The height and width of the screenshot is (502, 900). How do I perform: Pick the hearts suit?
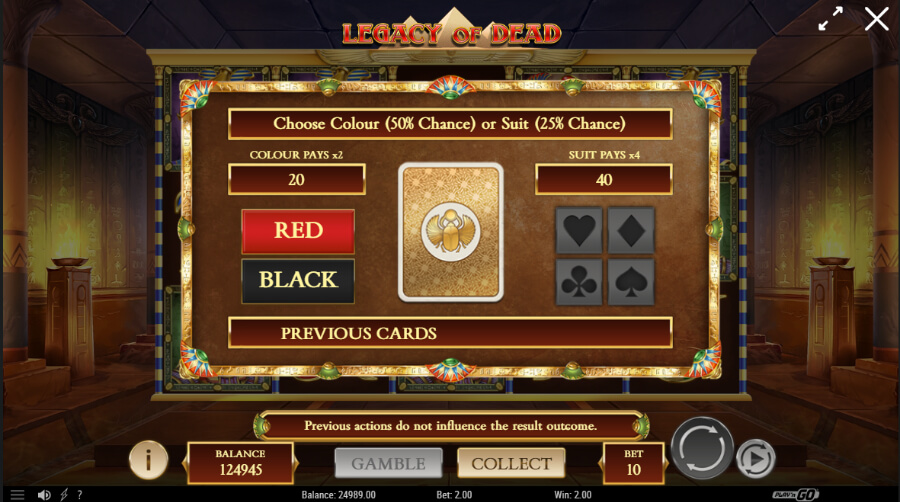click(x=580, y=231)
